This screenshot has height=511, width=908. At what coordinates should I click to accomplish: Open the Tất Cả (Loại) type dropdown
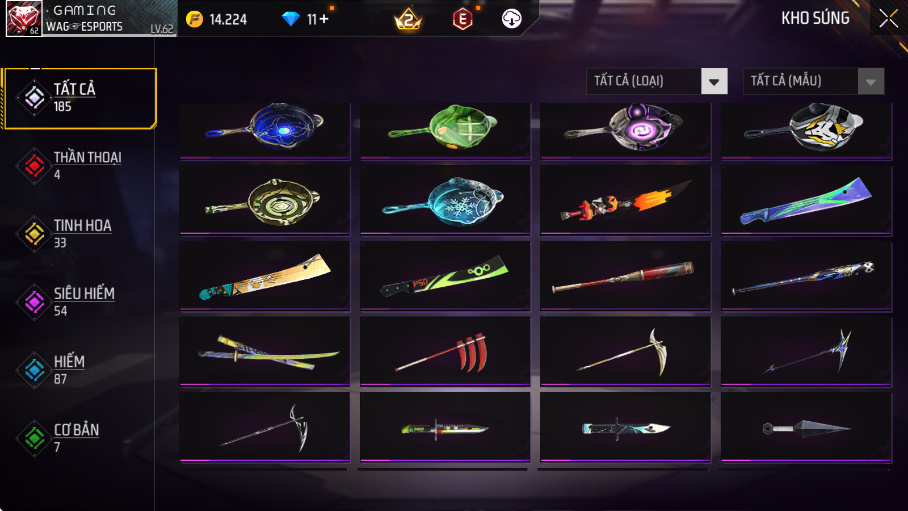[x=656, y=81]
